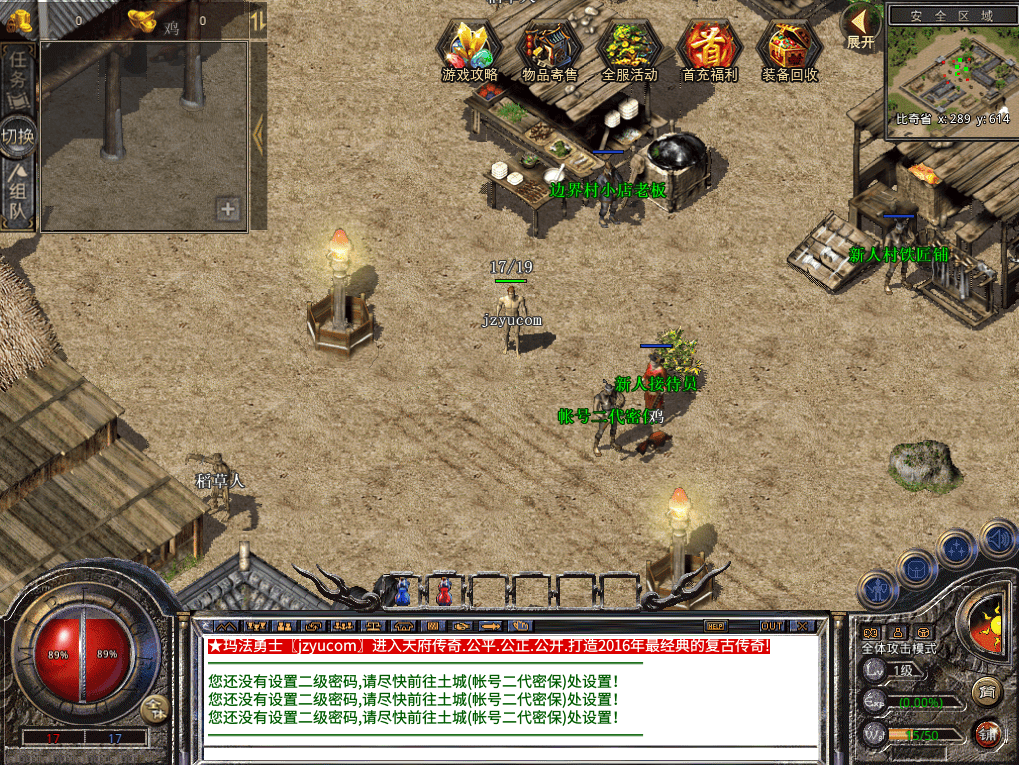Open the 游戏攻略 game guide icon
Viewport: 1019px width, 765px height.
tap(469, 50)
